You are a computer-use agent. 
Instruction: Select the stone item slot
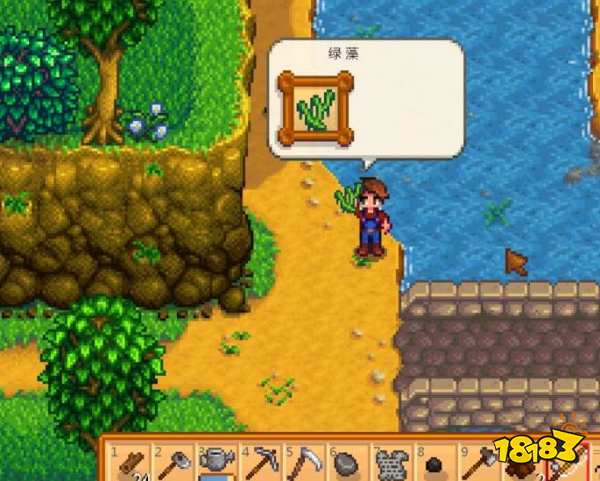(348, 465)
